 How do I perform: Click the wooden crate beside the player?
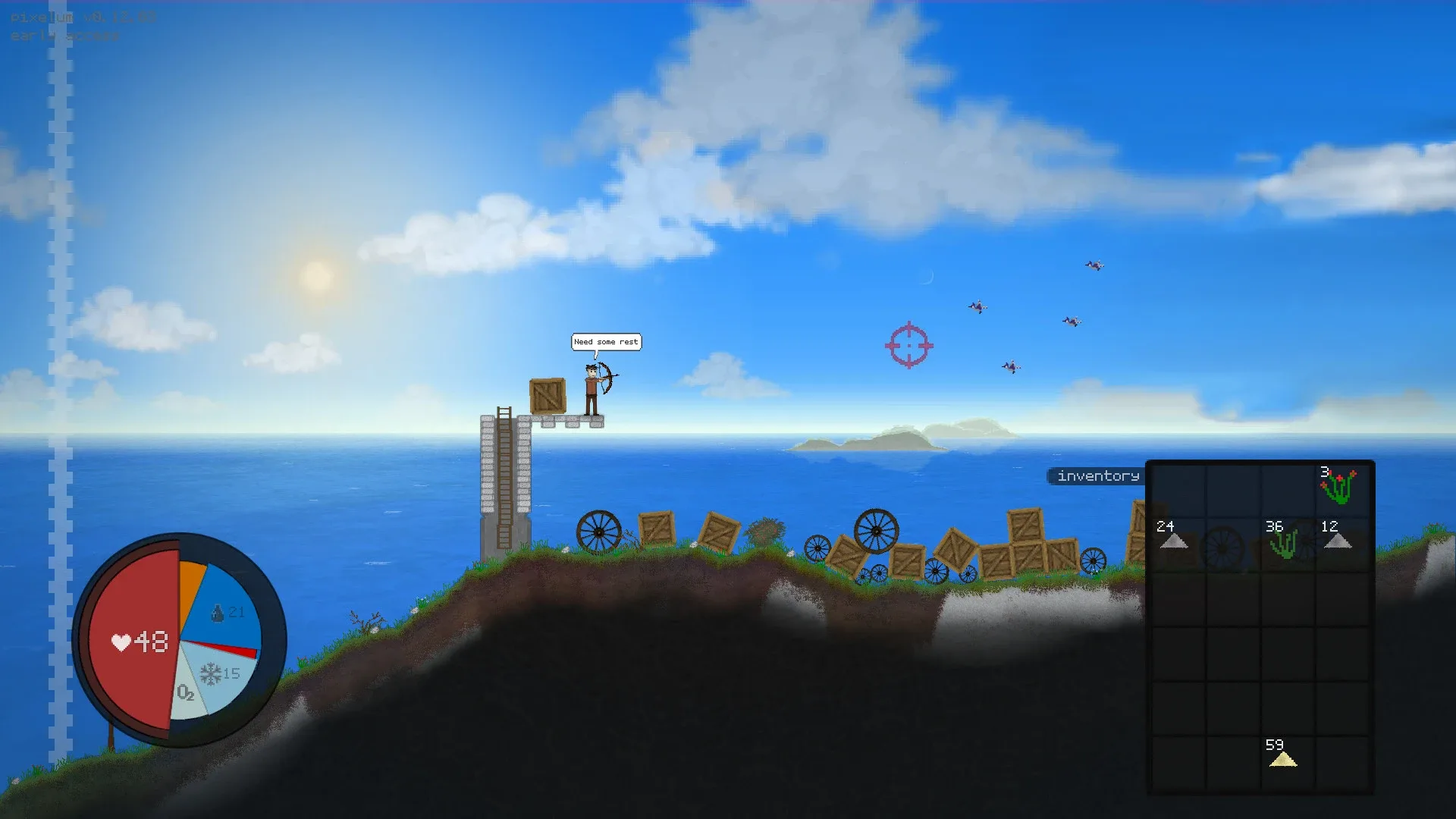tap(548, 395)
